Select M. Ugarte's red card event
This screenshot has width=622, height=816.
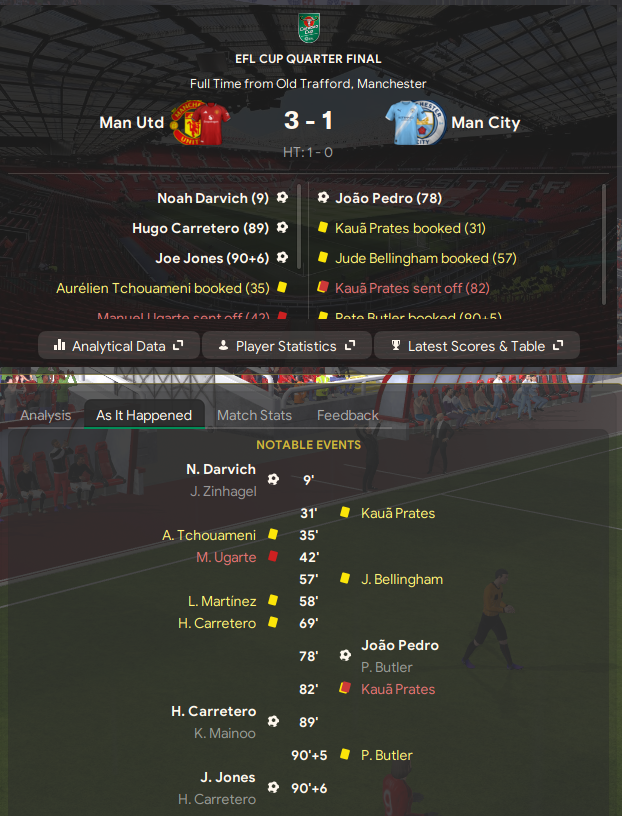(226, 557)
